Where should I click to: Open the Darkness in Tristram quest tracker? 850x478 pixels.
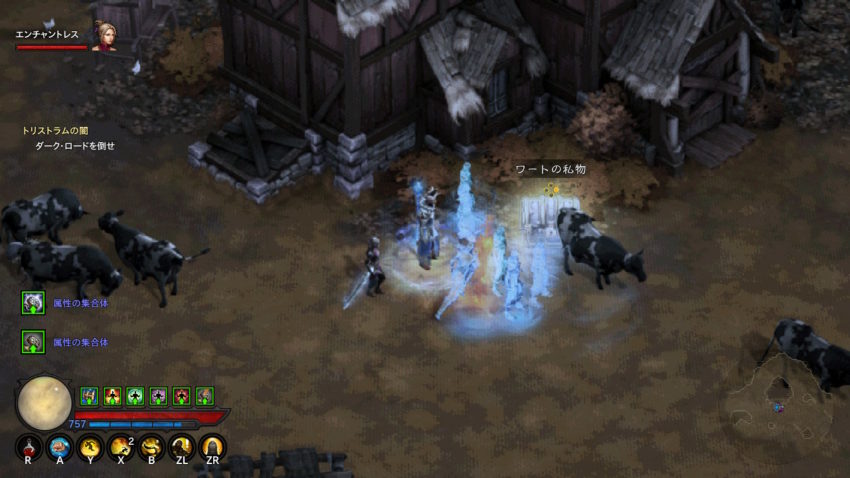tap(56, 131)
